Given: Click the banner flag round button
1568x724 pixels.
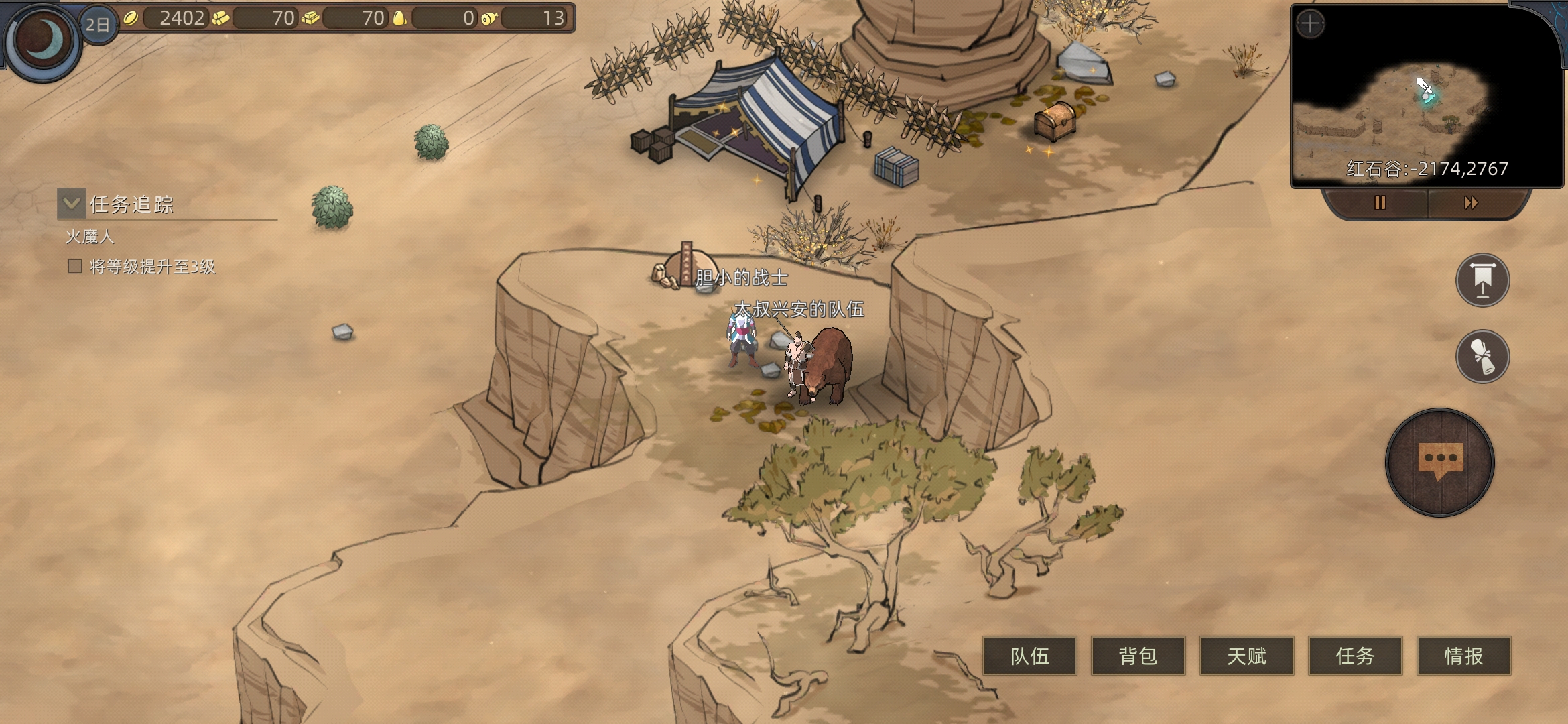Looking at the screenshot, I should tap(1482, 280).
